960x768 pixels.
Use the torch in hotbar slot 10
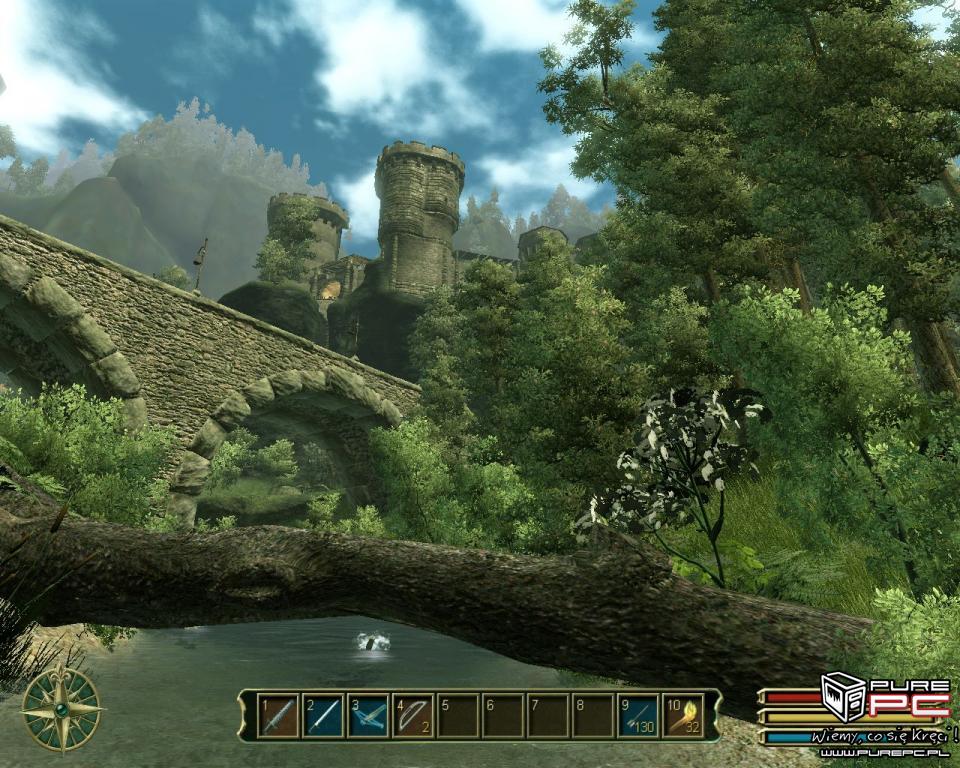(x=682, y=716)
